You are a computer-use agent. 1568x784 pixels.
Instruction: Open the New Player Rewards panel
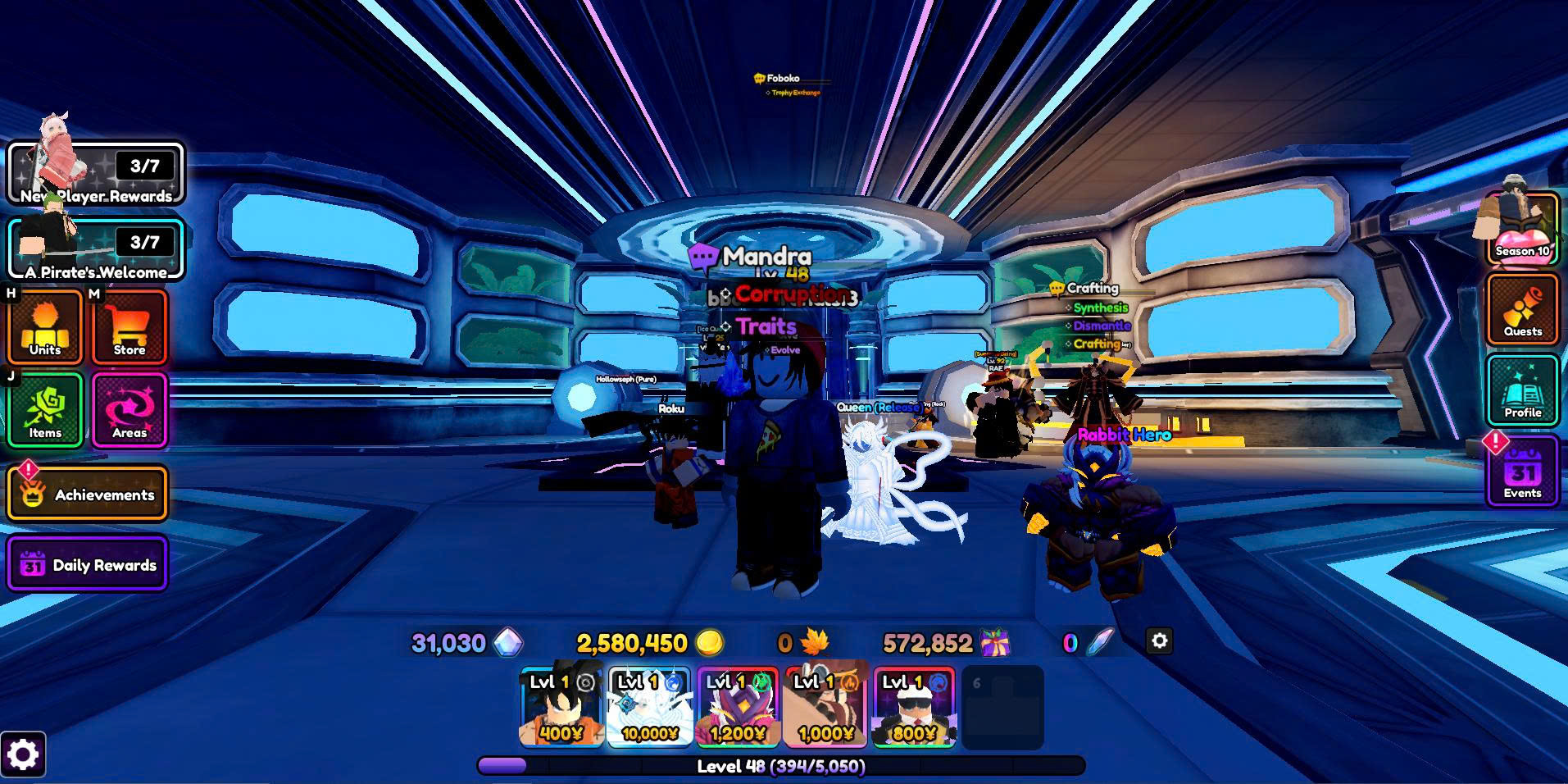96,174
